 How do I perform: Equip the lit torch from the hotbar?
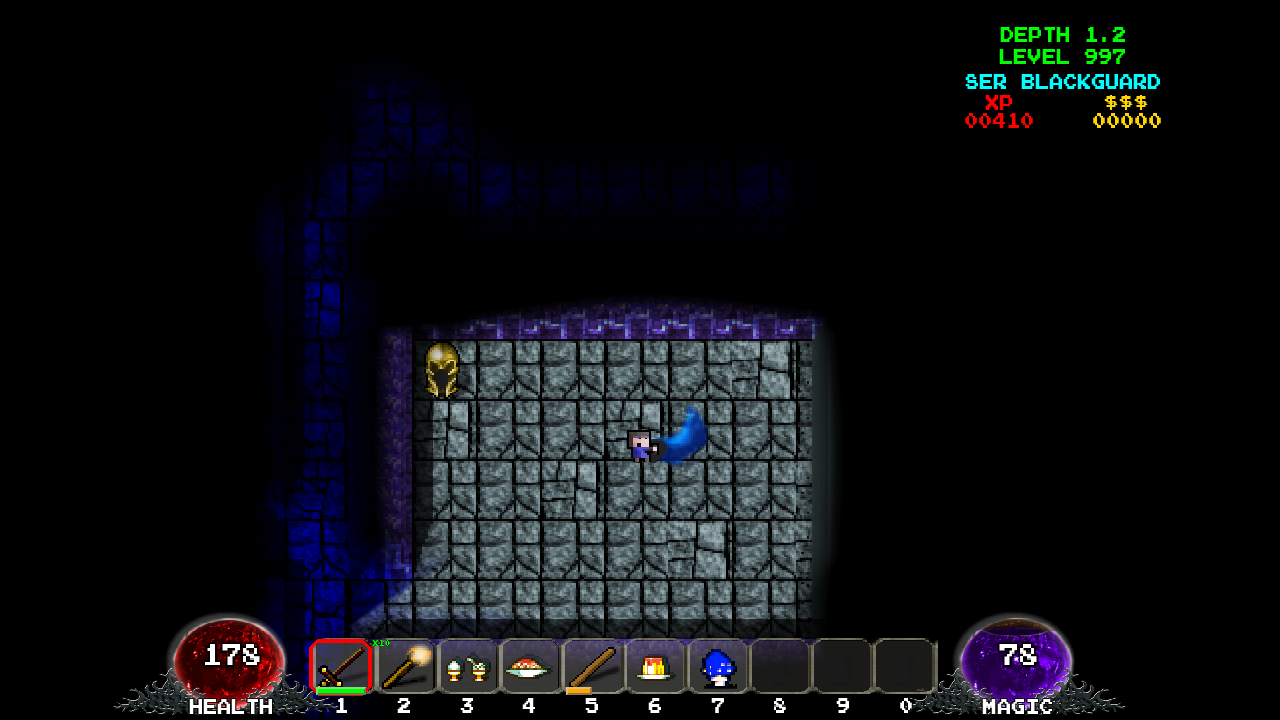404,666
